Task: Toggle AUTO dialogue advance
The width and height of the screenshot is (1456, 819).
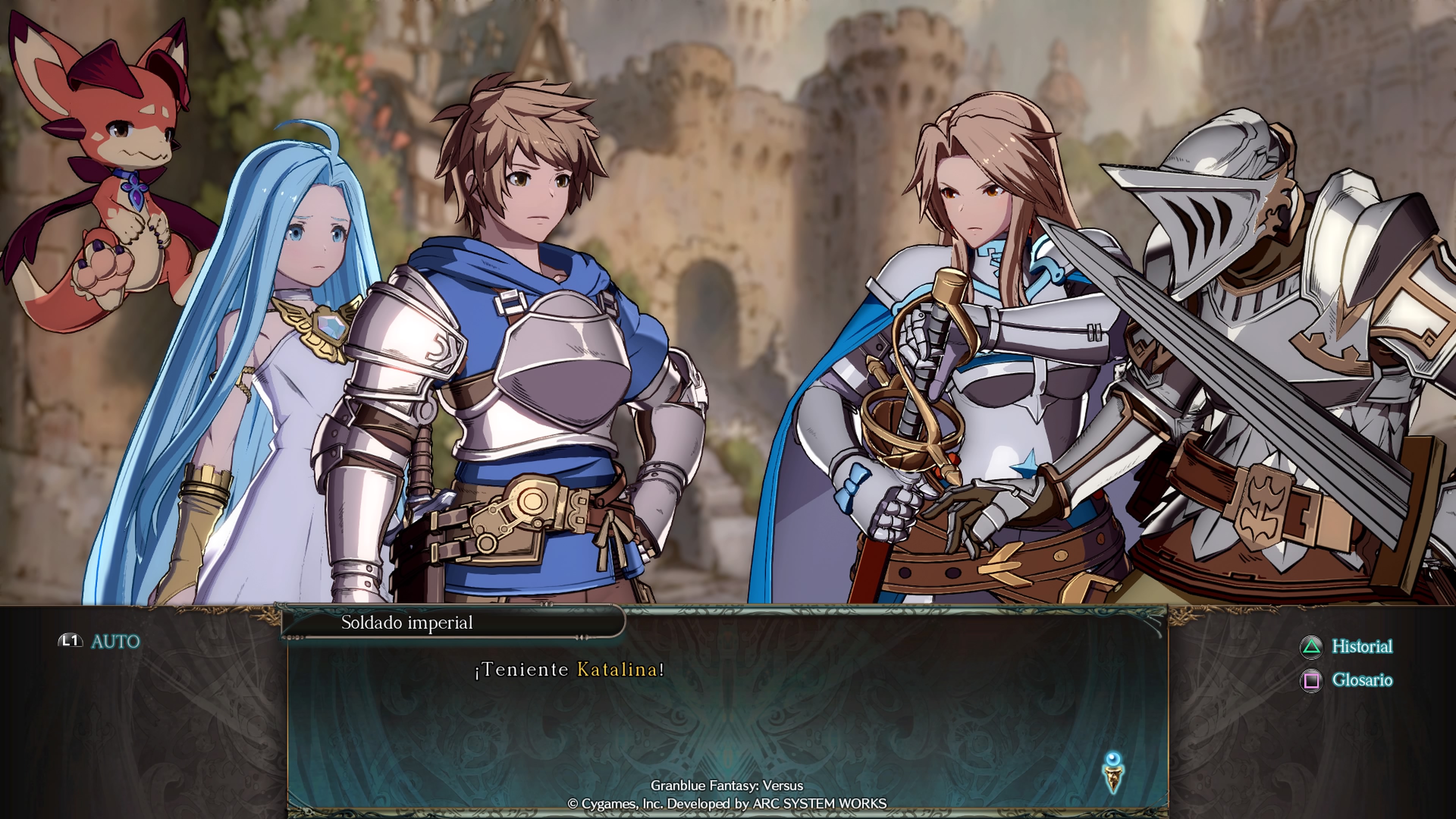Action: pos(99,642)
